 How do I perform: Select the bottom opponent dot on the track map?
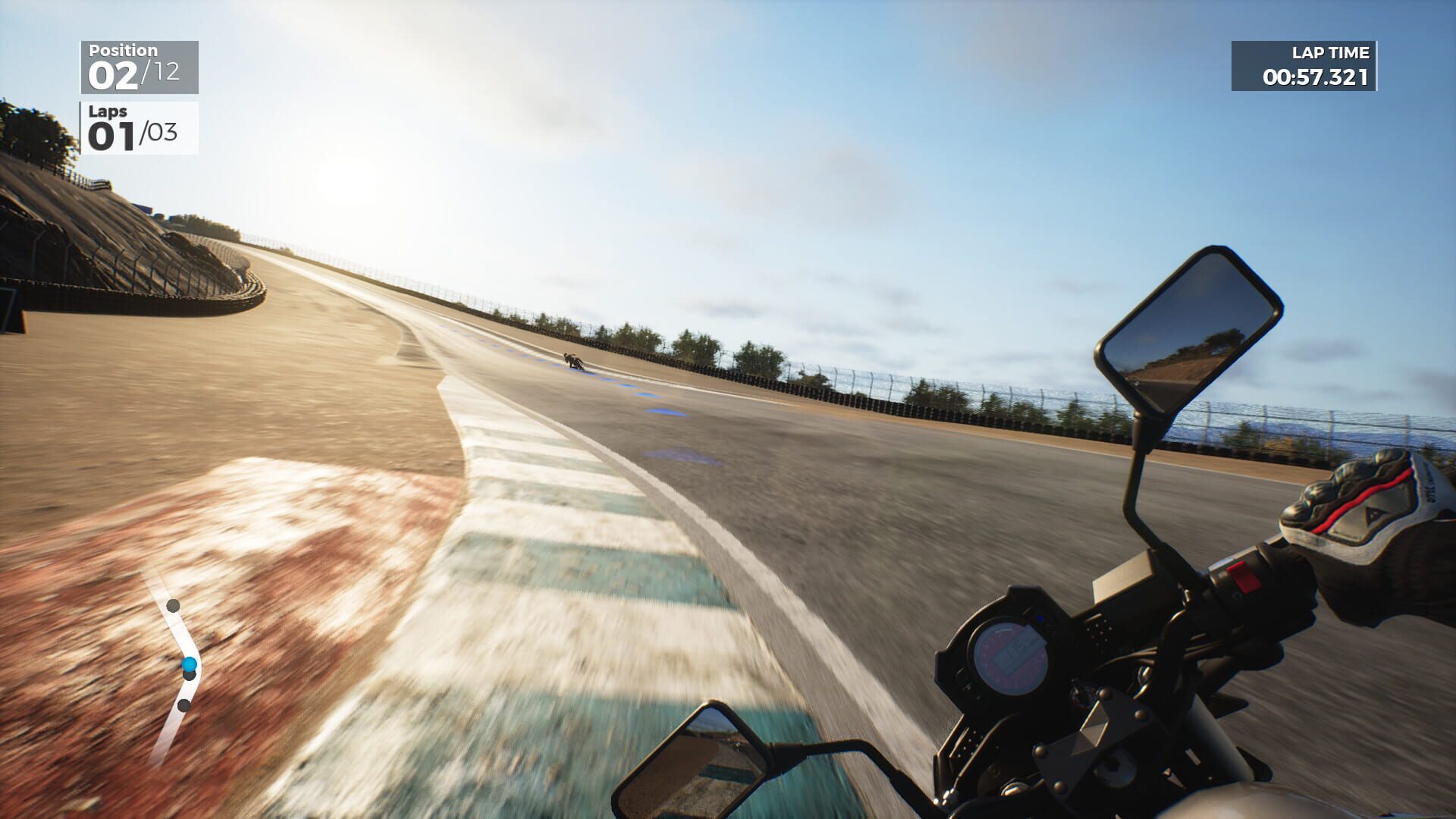[182, 707]
